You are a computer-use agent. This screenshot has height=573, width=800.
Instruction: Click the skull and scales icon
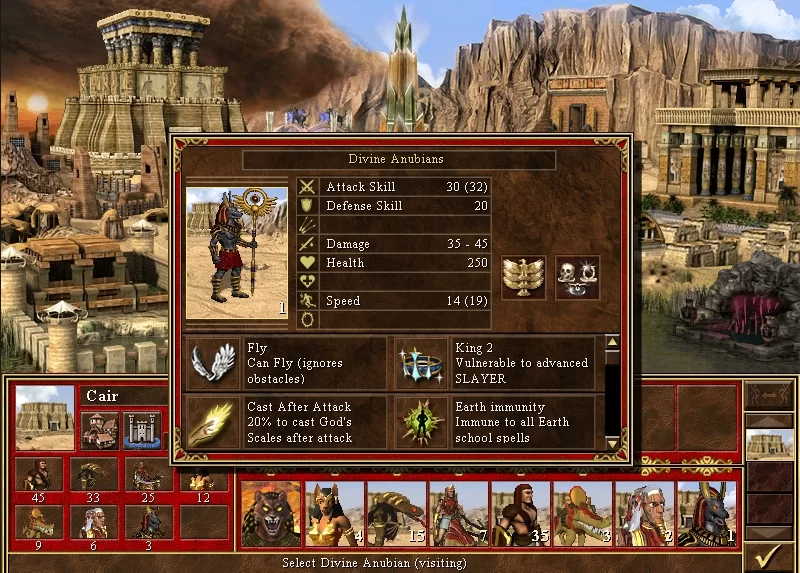pos(577,276)
